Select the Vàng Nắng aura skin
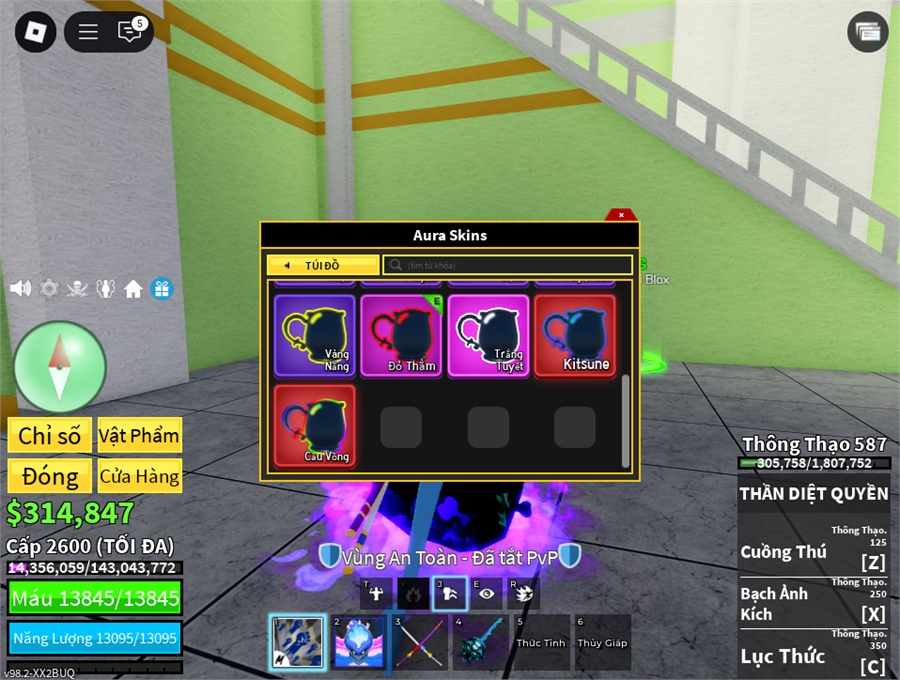This screenshot has width=900, height=680. [315, 335]
